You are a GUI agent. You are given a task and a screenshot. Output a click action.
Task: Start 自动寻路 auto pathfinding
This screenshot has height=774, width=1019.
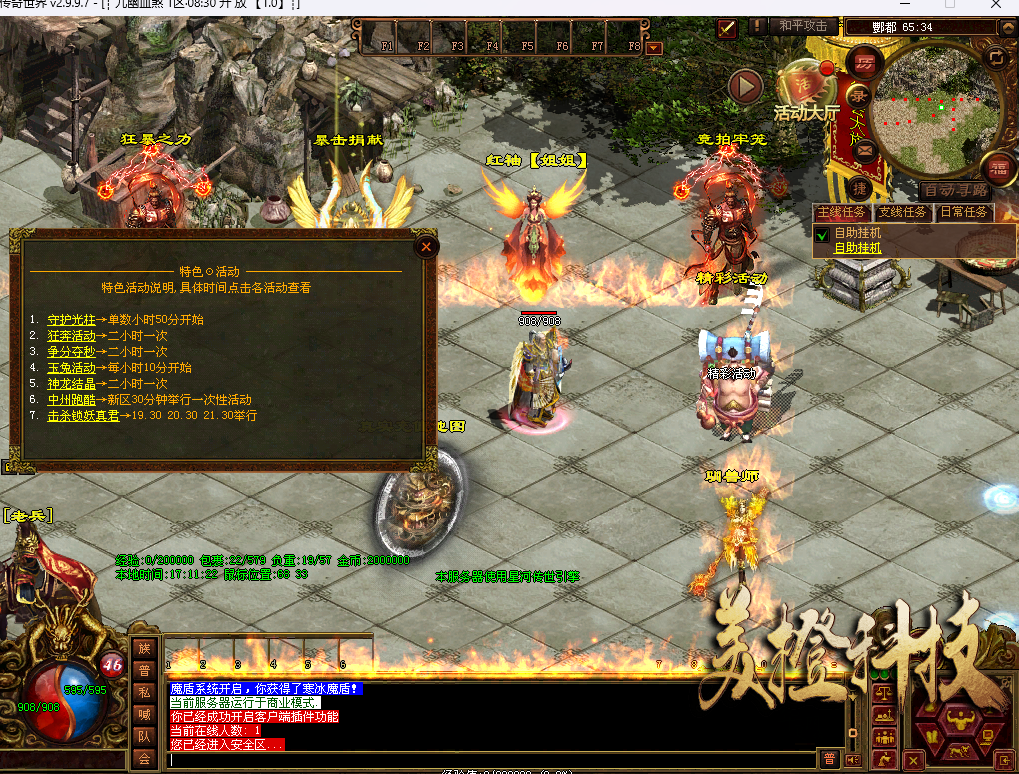pos(953,190)
